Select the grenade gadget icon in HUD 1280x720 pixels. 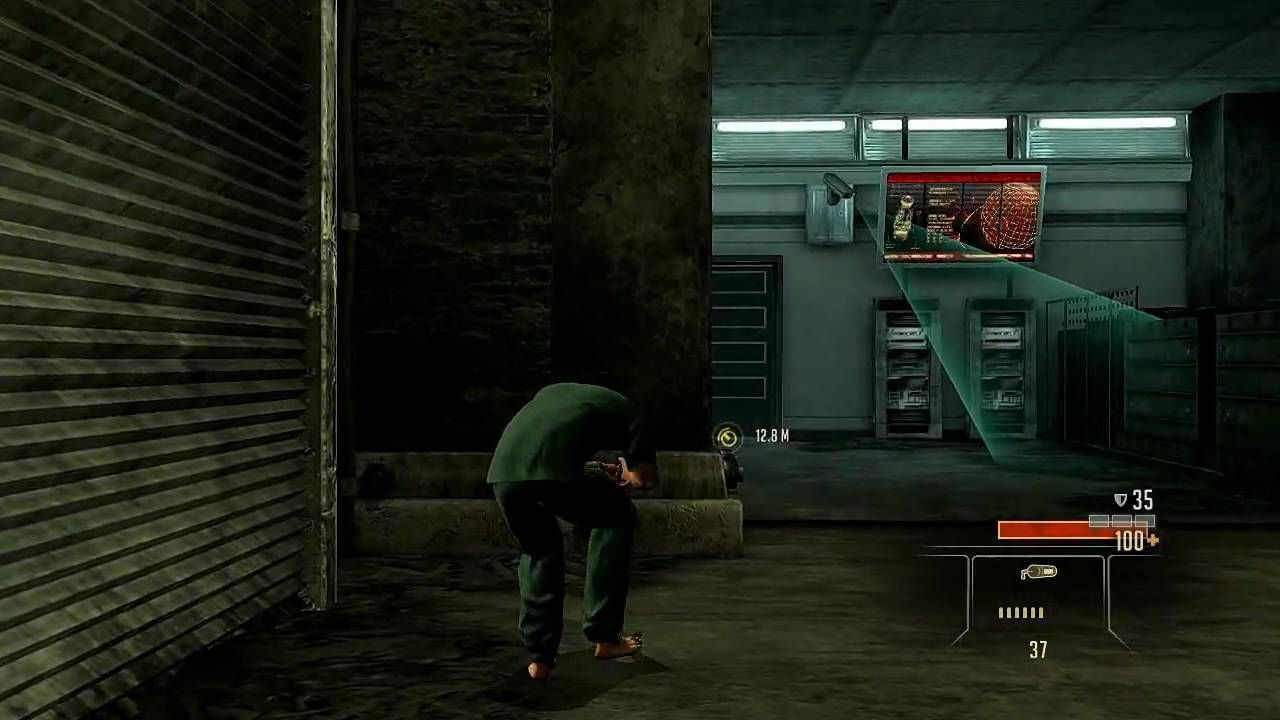pyautogui.click(x=1040, y=572)
